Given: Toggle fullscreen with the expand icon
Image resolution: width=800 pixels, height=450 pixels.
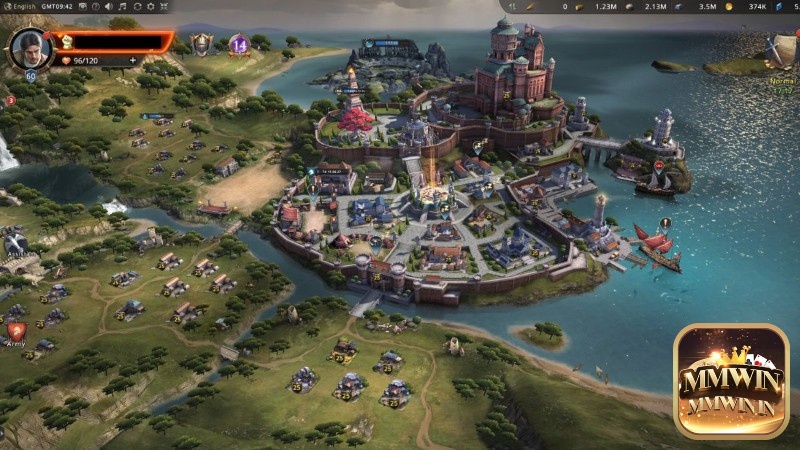Looking at the screenshot, I should coord(163,6).
